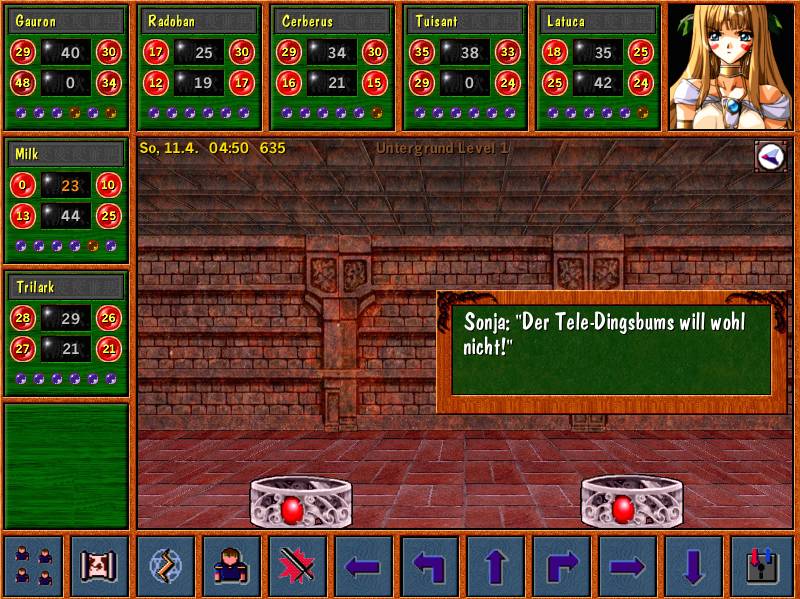The width and height of the screenshot is (800, 599).
Task: Step backward with the down arrow
Action: pos(694,566)
